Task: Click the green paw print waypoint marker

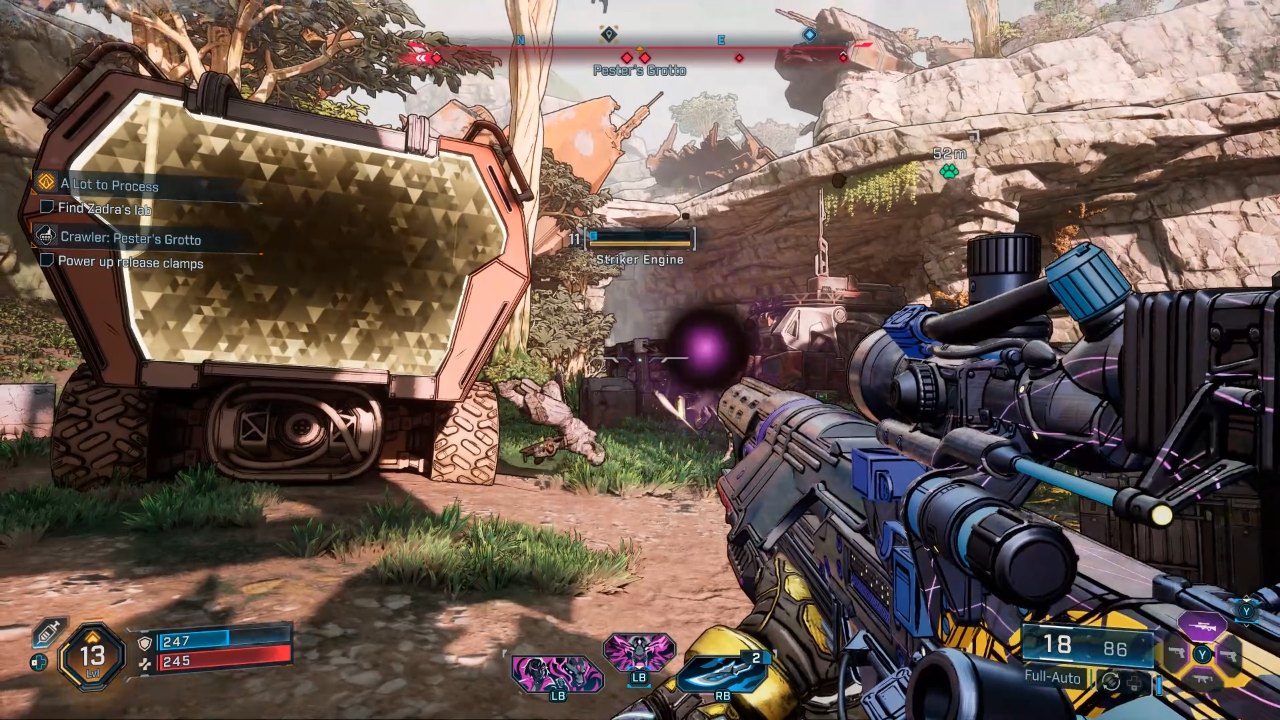Action: 949,171
